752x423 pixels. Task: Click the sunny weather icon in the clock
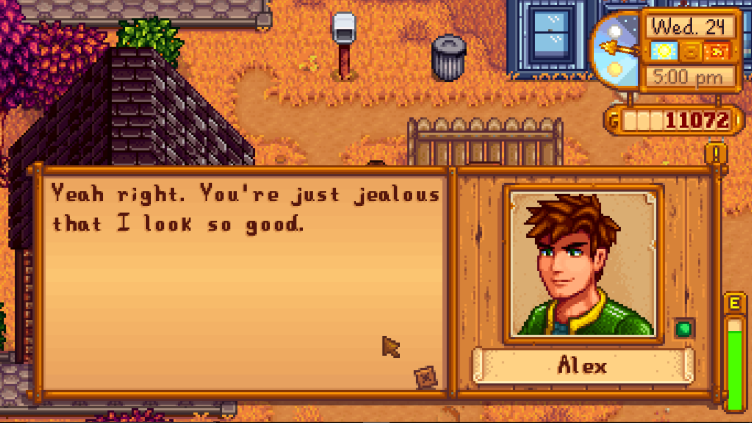tap(663, 50)
